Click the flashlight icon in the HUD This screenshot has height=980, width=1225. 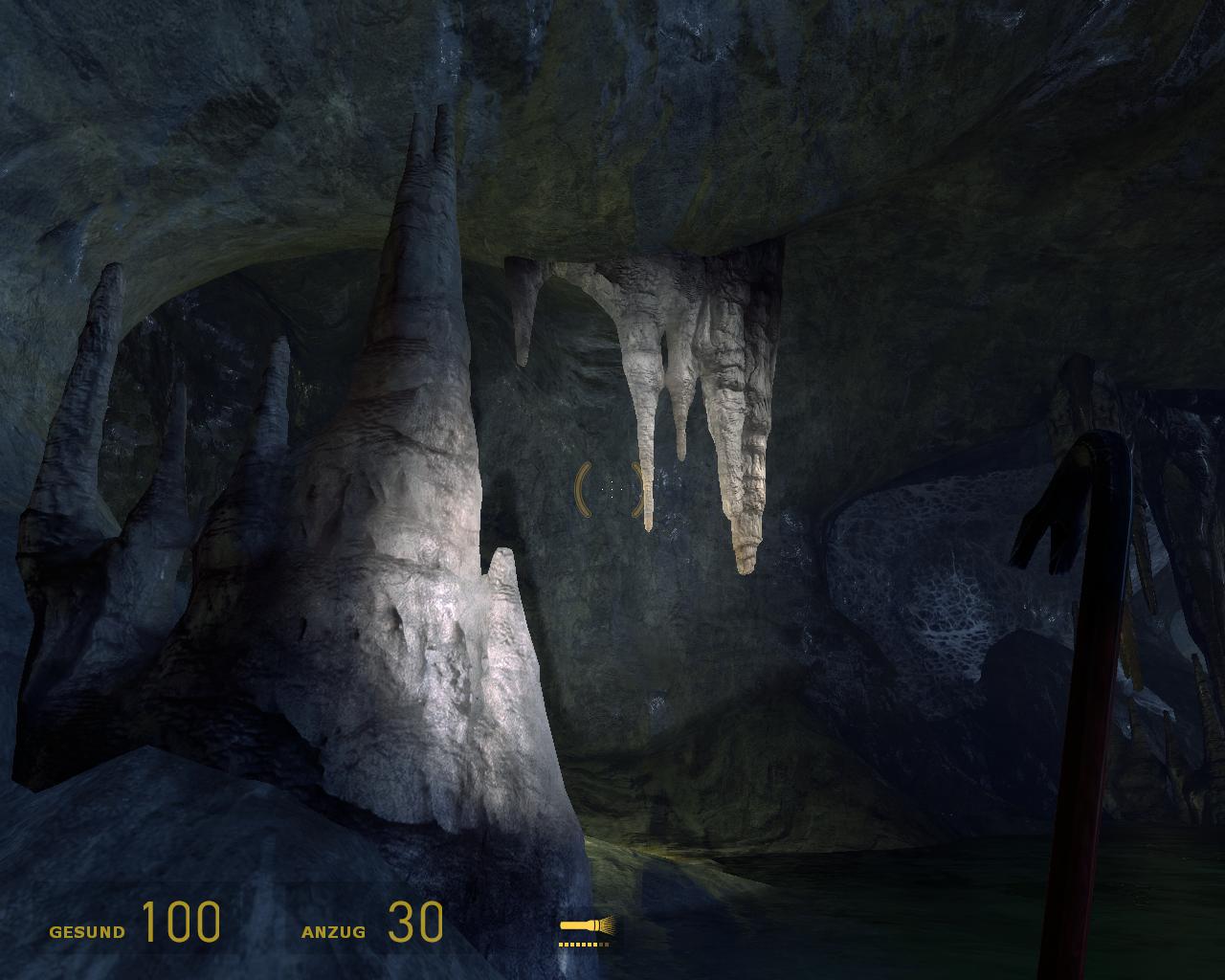[585, 926]
